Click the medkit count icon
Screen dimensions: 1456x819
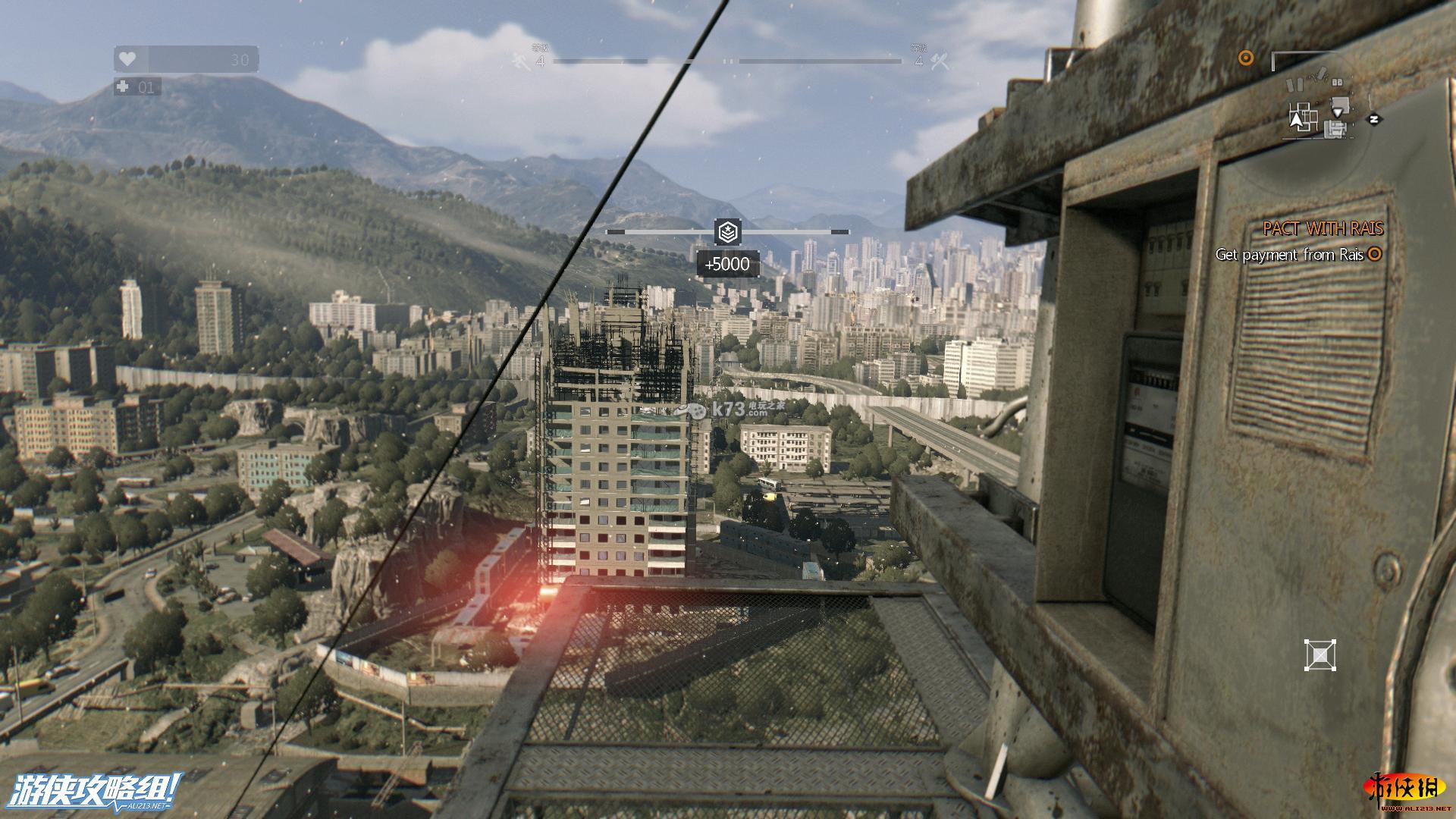[123, 87]
